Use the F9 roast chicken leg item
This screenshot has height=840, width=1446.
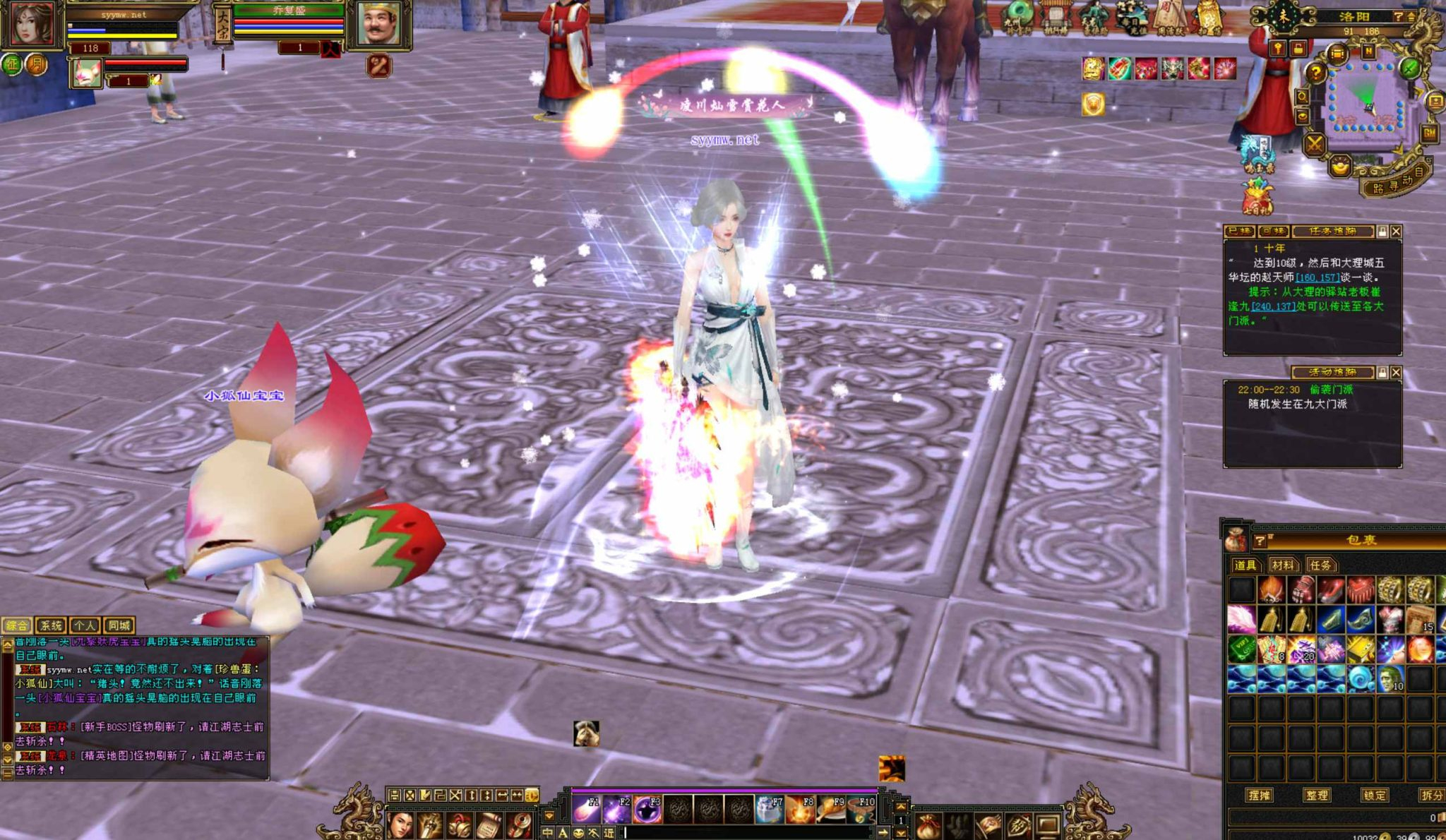(x=830, y=809)
